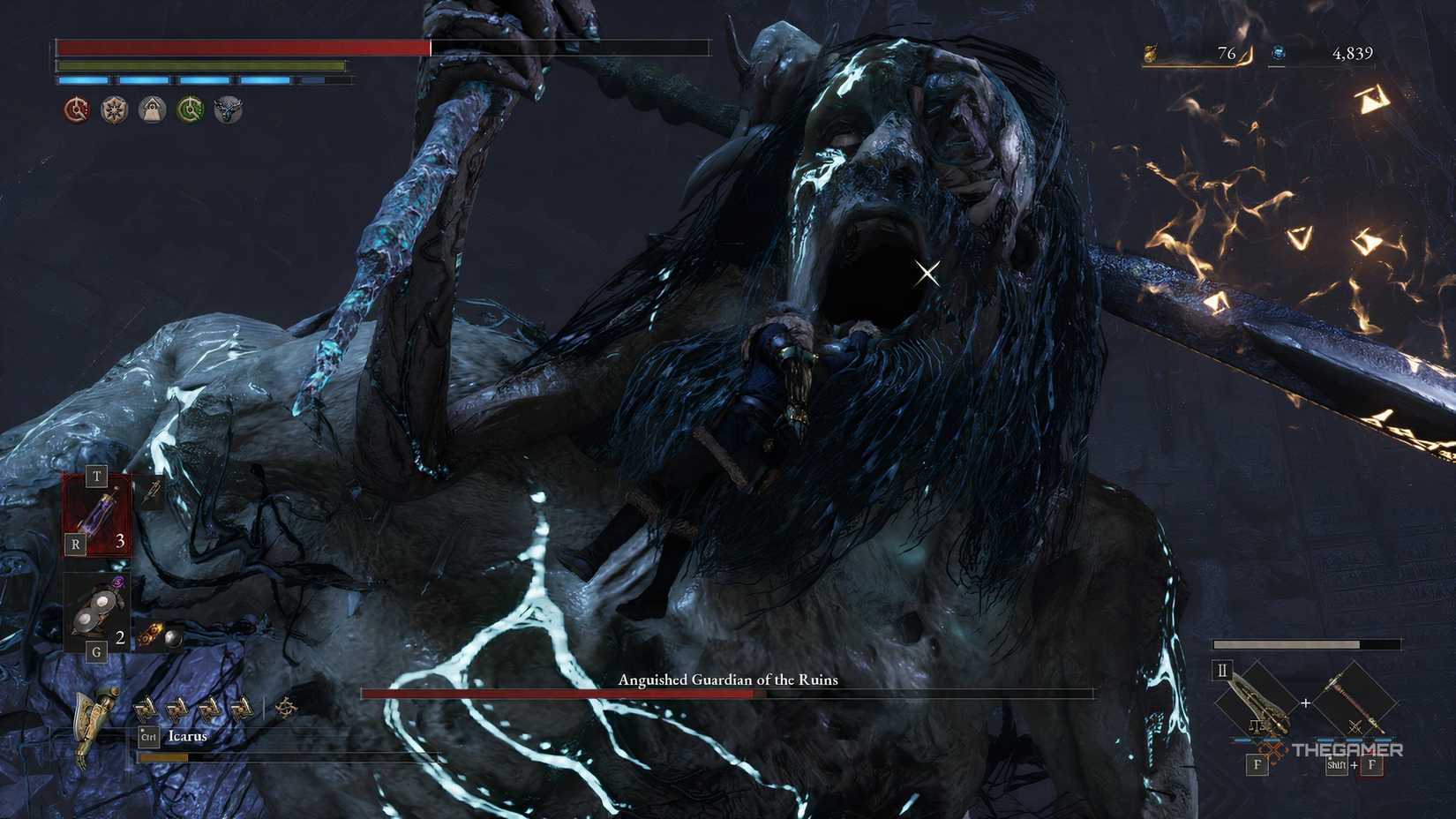Select the triangular eye buff icon

[x=152, y=111]
